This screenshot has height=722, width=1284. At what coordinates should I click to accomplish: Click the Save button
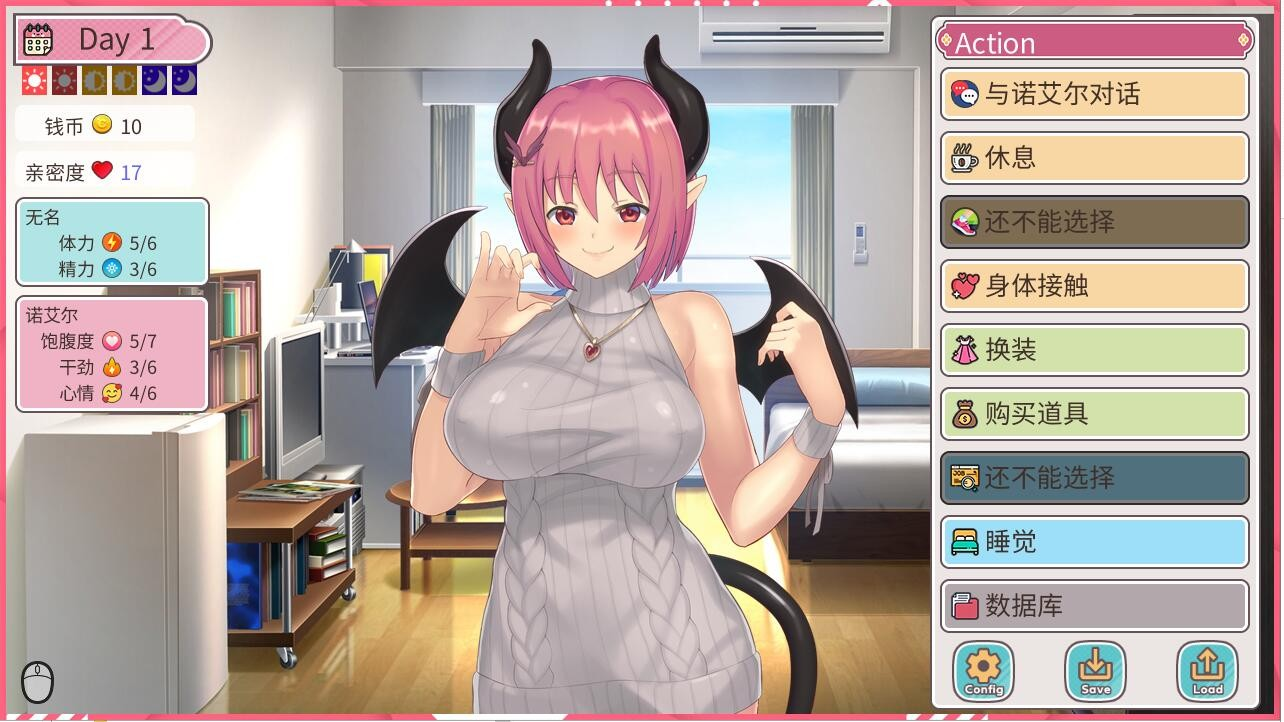point(1095,671)
